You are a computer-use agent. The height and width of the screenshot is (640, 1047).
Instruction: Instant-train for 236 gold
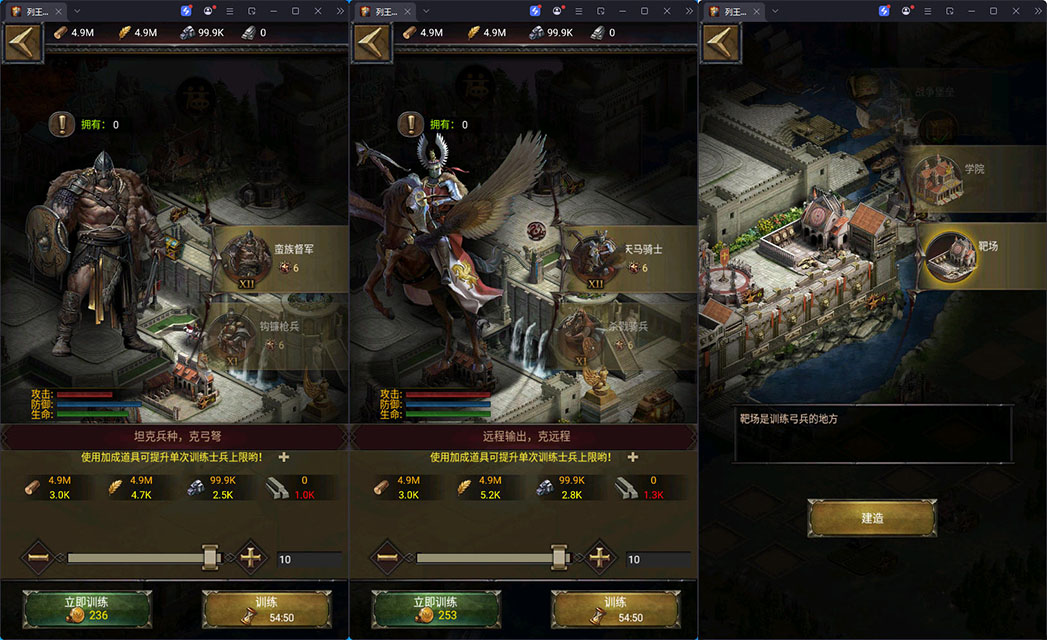coord(87,609)
